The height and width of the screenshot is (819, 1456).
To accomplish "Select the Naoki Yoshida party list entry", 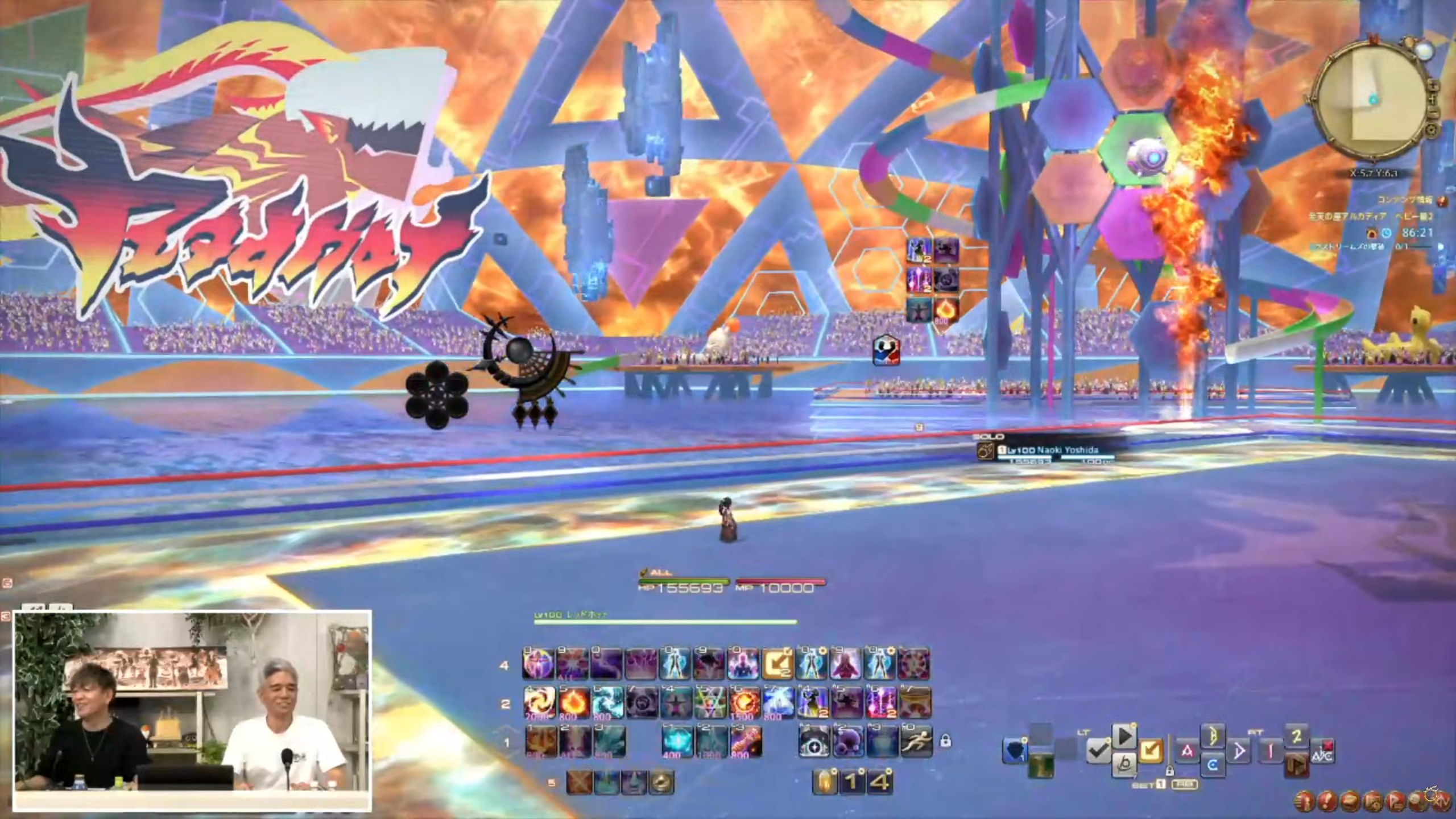I will (x=1046, y=450).
